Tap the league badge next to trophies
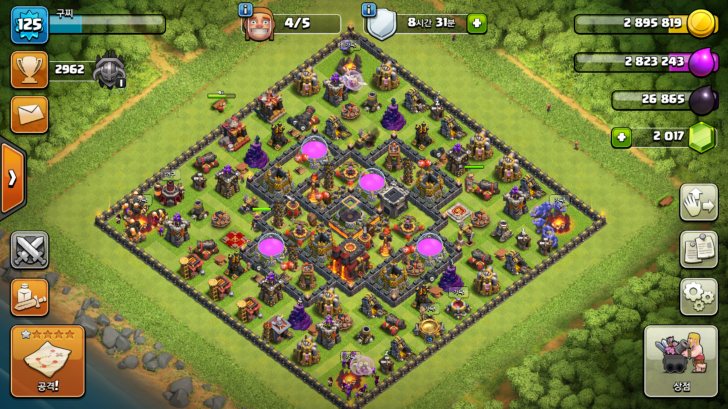Viewport: 728px width, 409px height. [107, 70]
